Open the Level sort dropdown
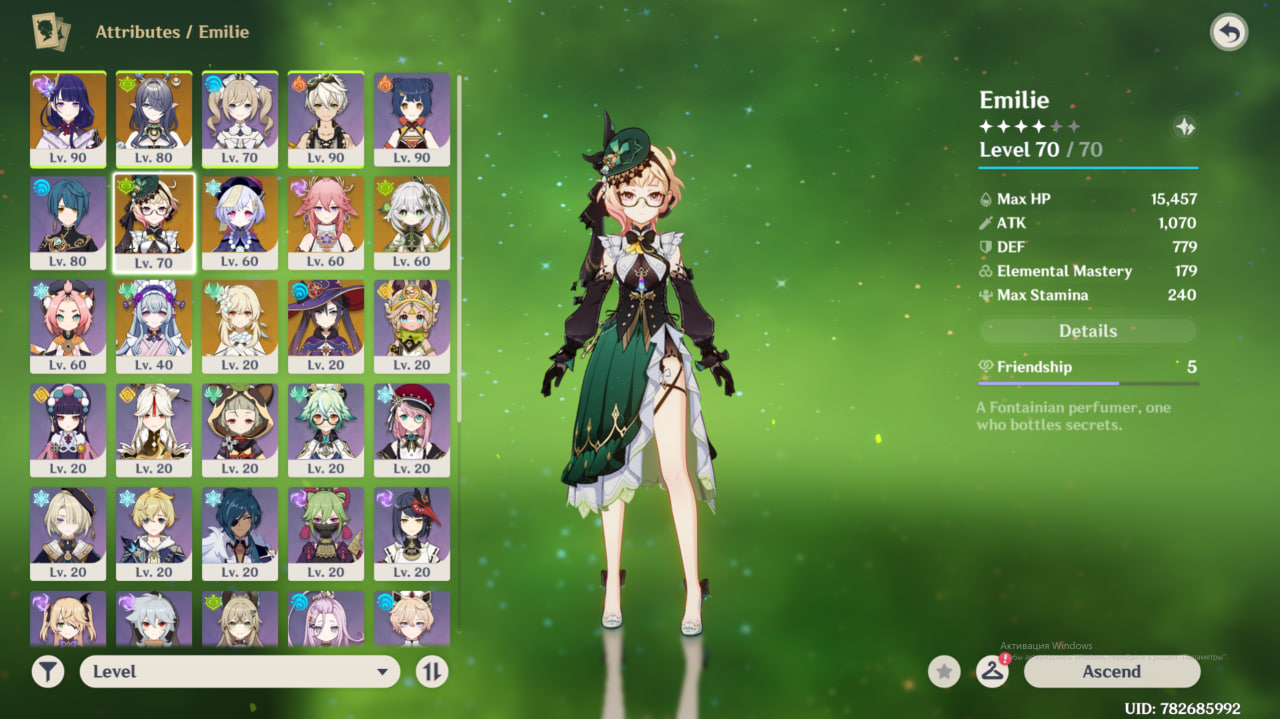The height and width of the screenshot is (719, 1280). point(240,672)
